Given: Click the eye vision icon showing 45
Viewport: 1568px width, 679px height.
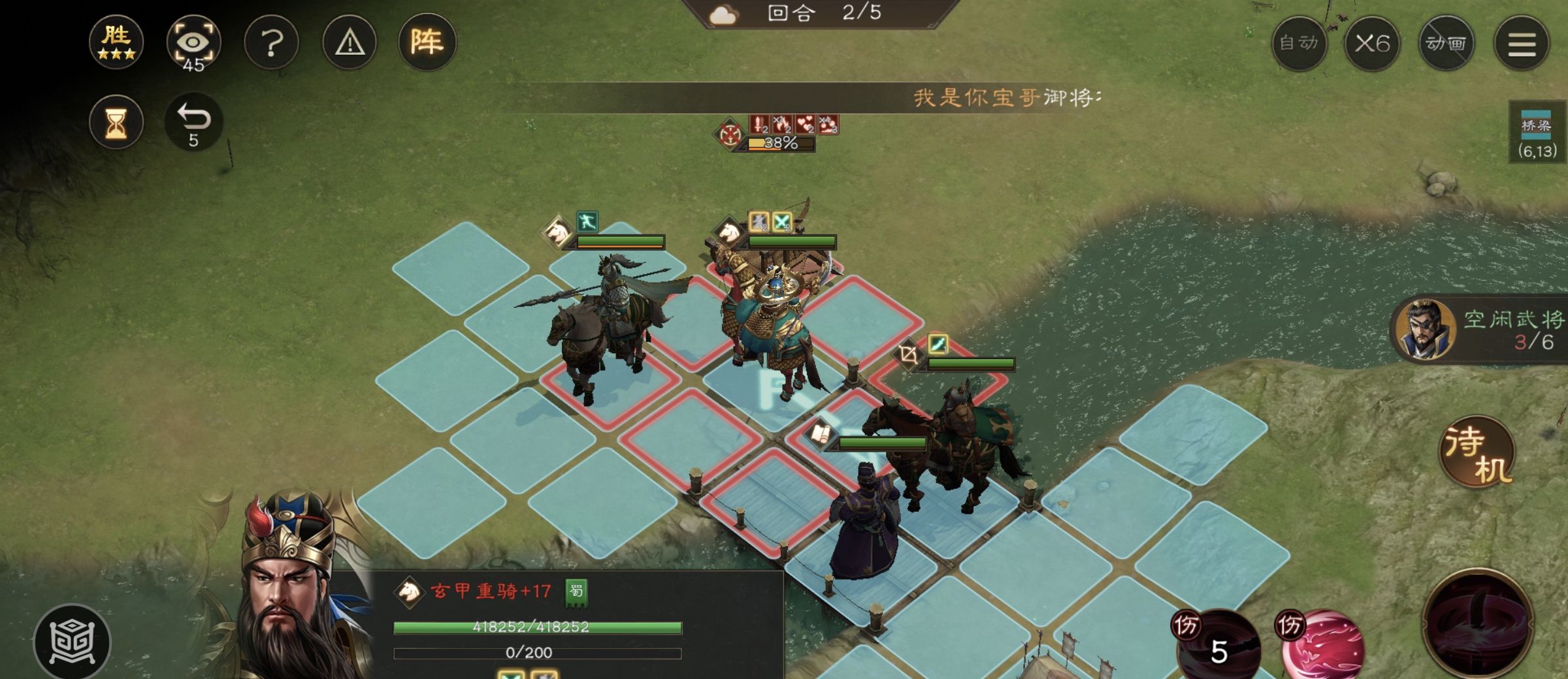Looking at the screenshot, I should (194, 41).
